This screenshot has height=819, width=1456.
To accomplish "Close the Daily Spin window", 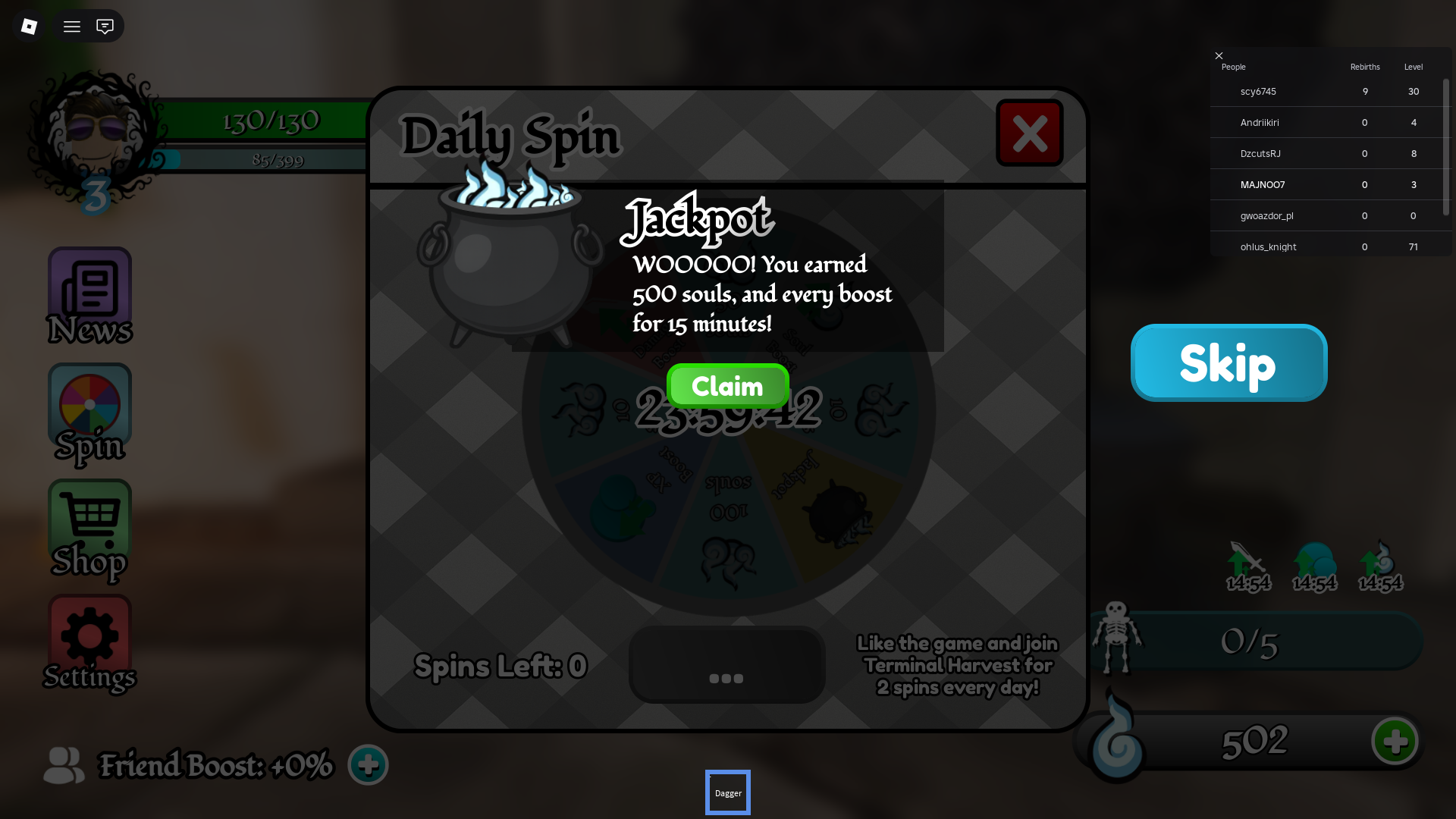I will pos(1029,133).
